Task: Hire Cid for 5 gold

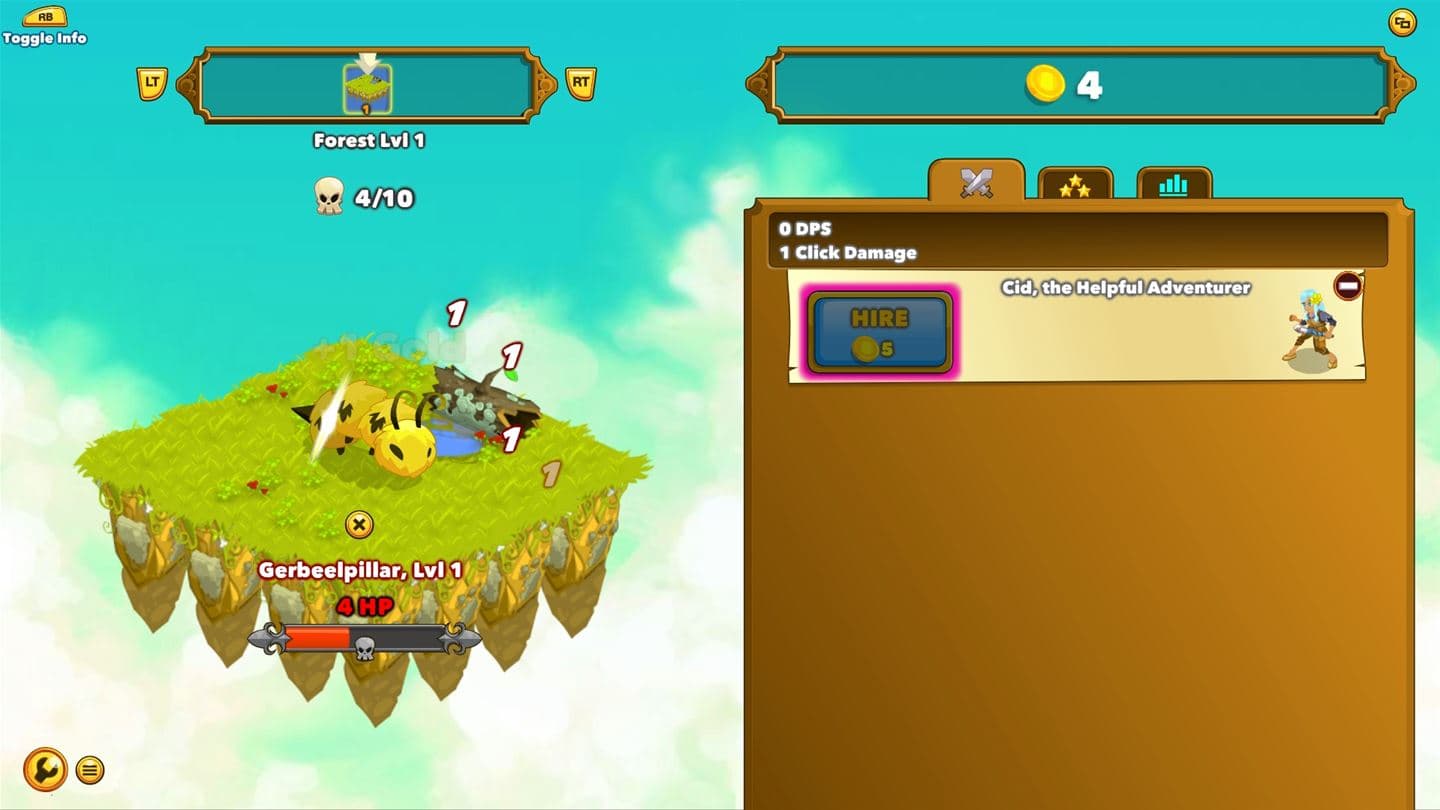Action: (882, 332)
